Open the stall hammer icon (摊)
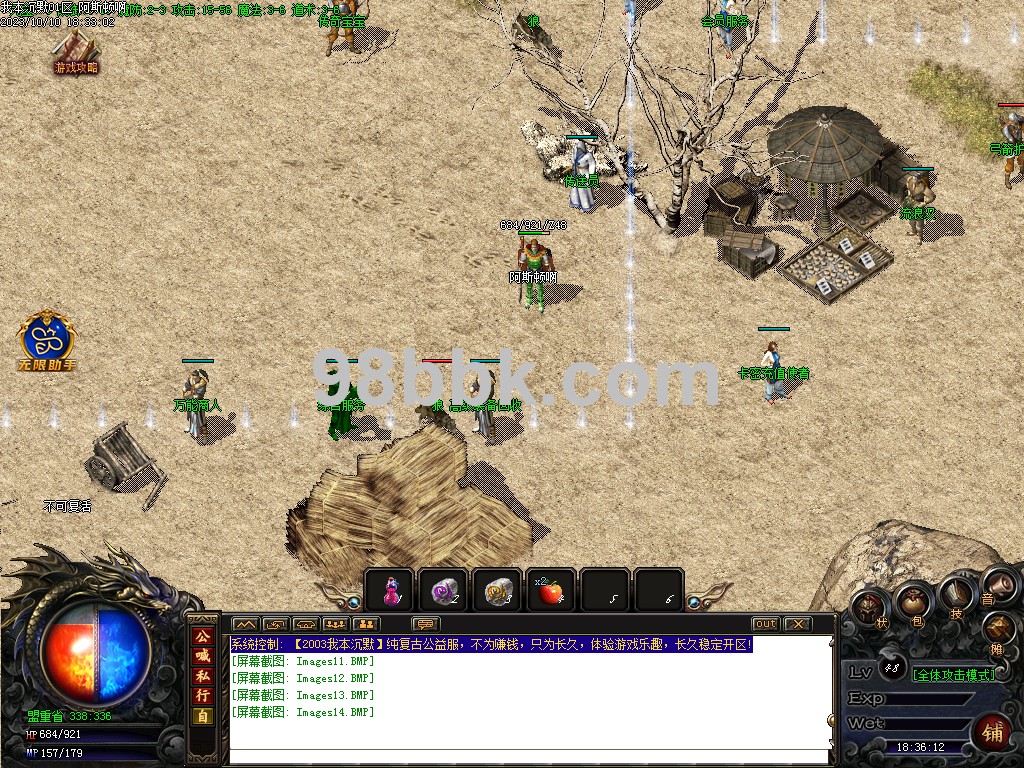The image size is (1024, 768). [x=999, y=630]
